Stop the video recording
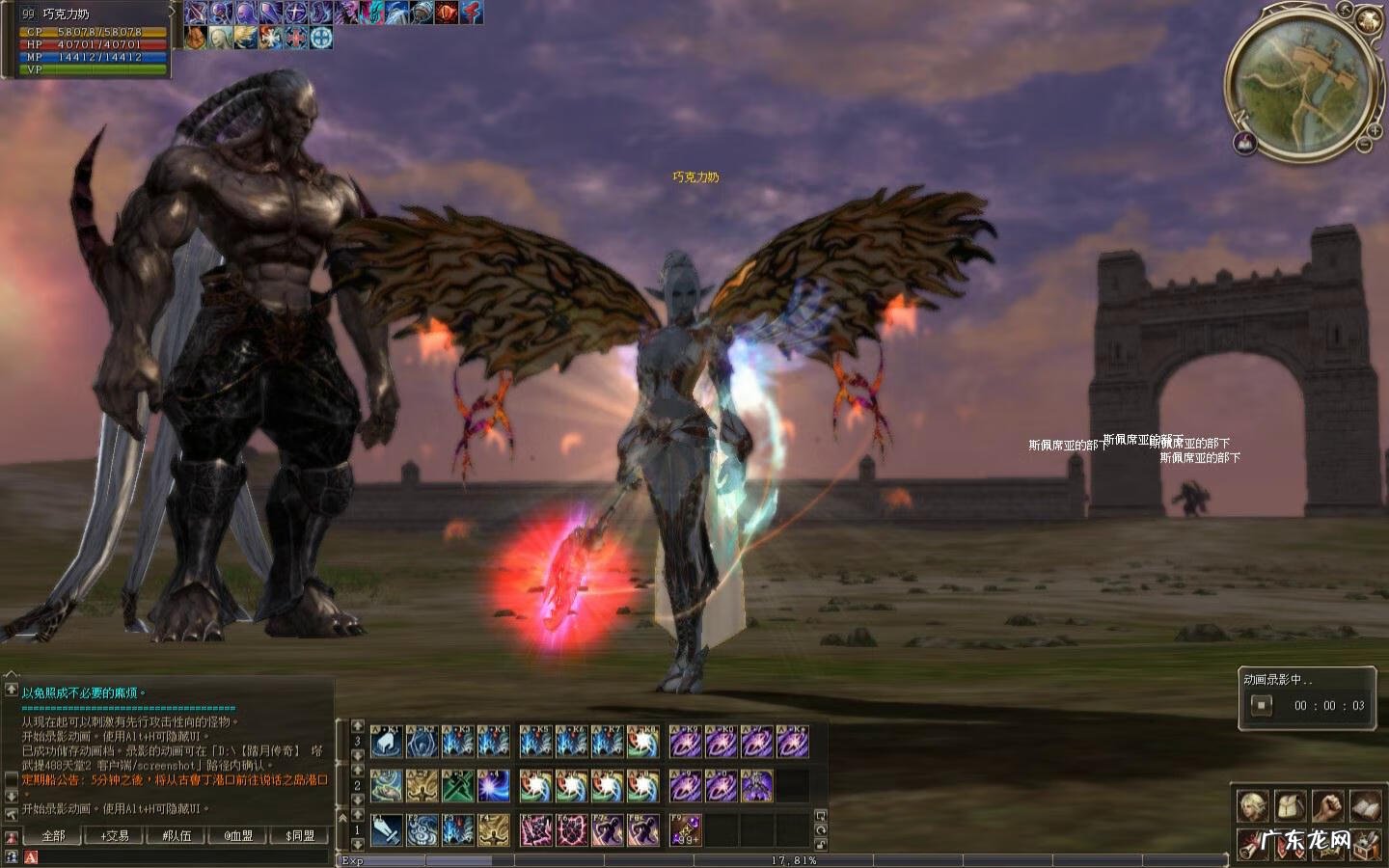1389x868 pixels. (1261, 705)
